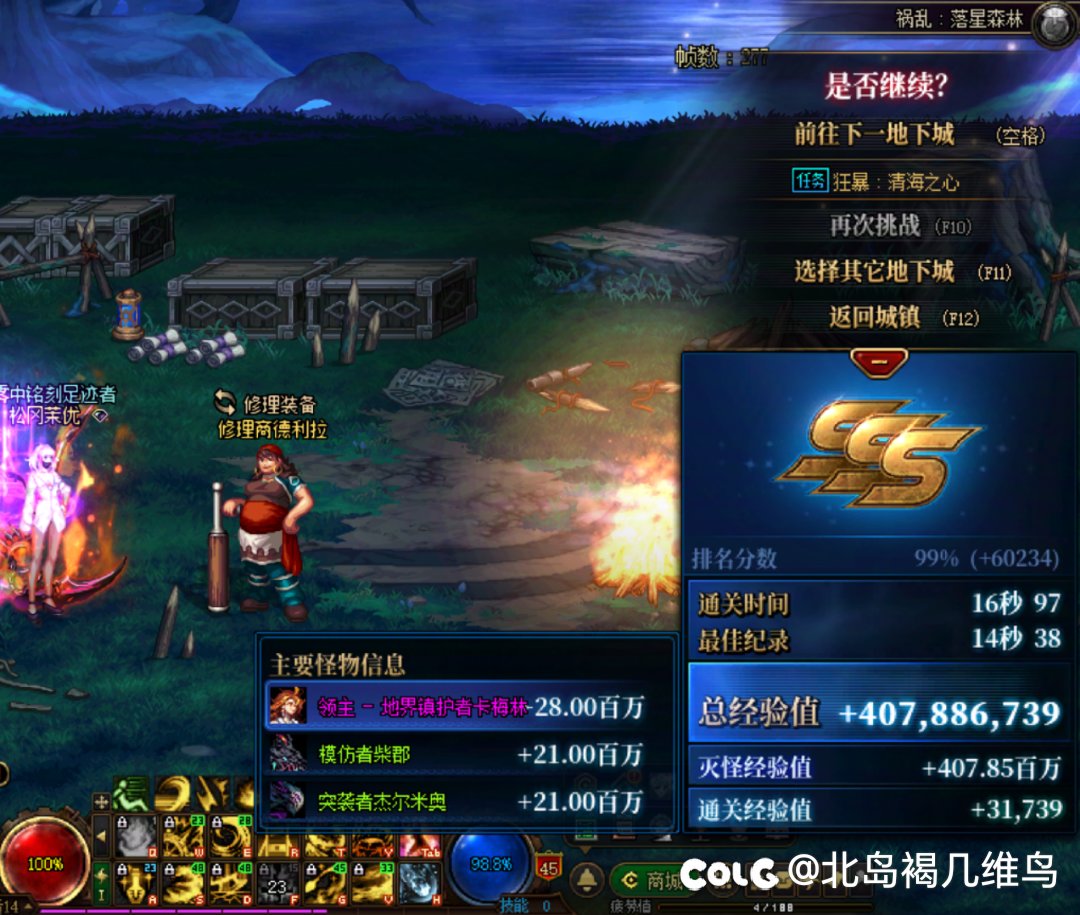1080x915 pixels.
Task: Activate the skill in the A hotkey slot
Action: [136, 882]
